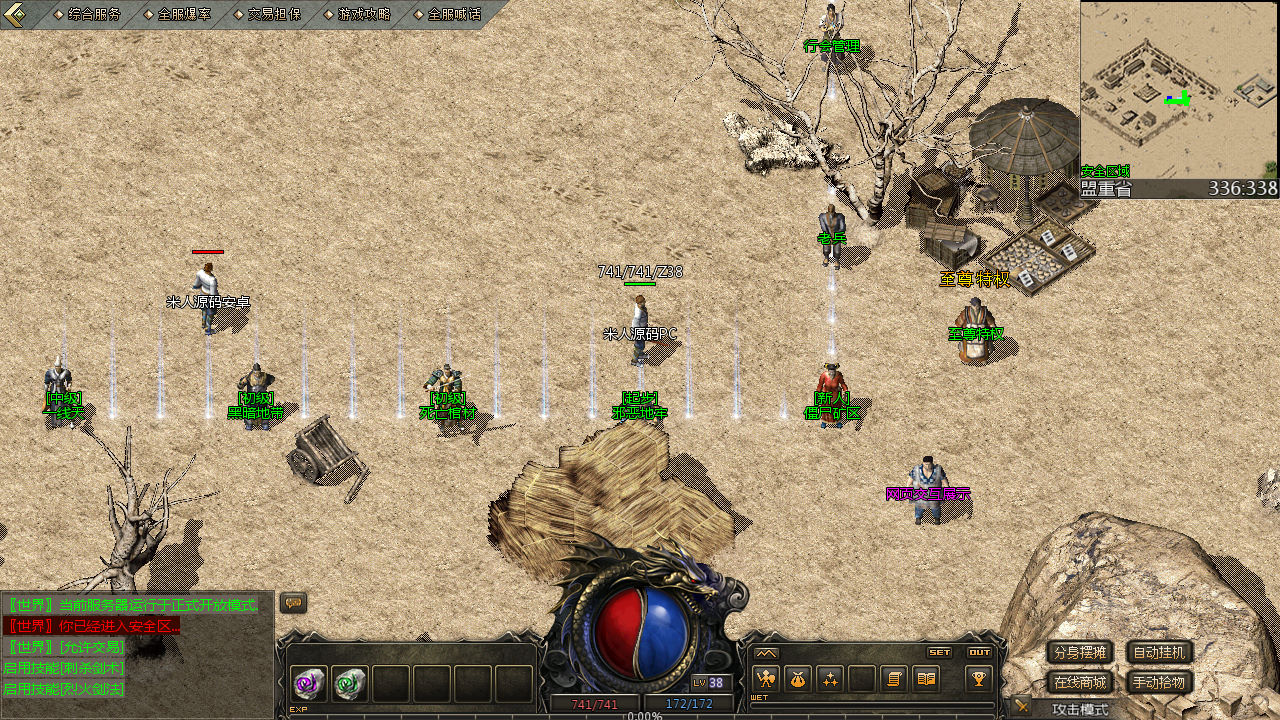Toggle the chat button above chat log
The height and width of the screenshot is (720, 1280).
(293, 603)
